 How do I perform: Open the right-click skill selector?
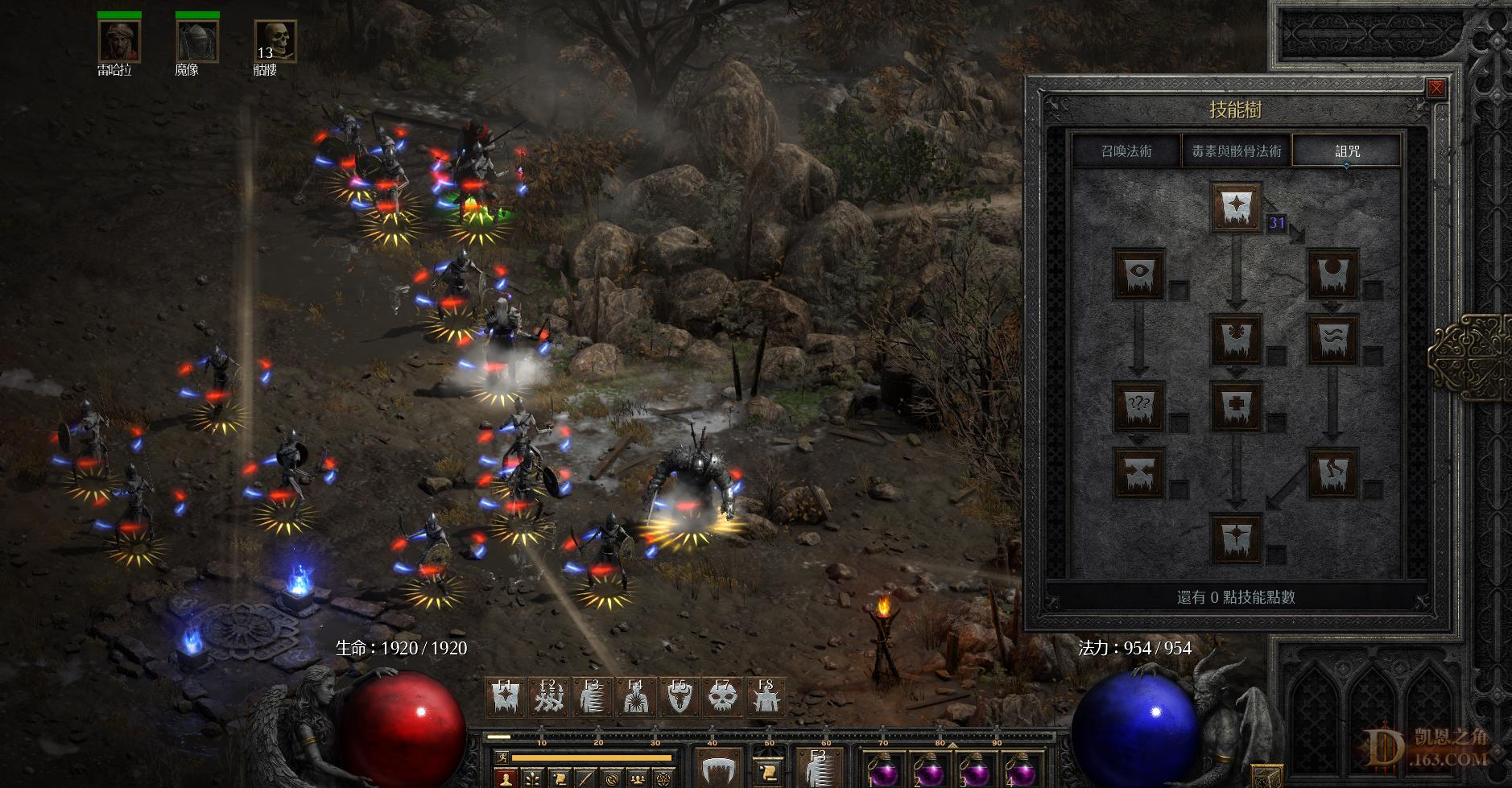tap(819, 769)
